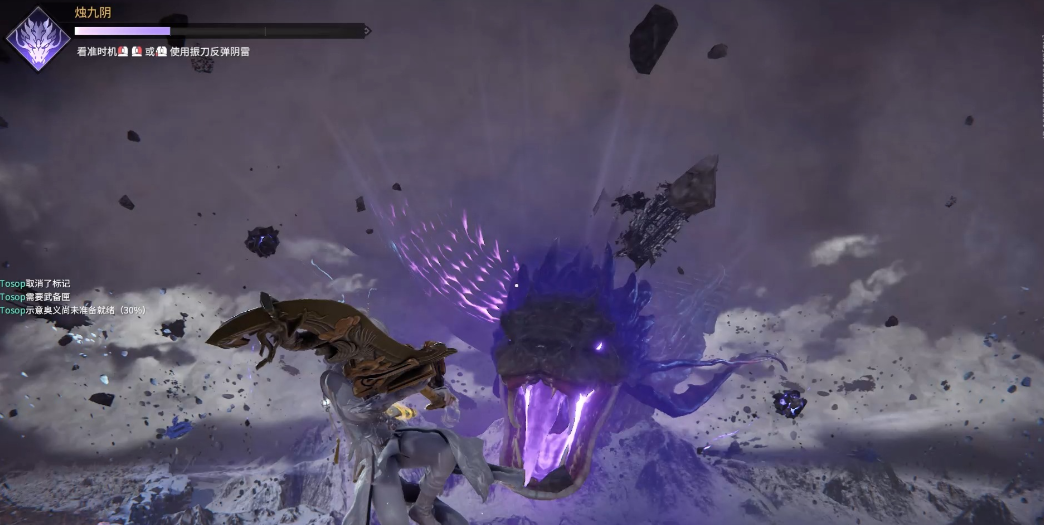Select Tosop's chat message about 取消了标记
This screenshot has width=1044, height=525.
point(36,284)
